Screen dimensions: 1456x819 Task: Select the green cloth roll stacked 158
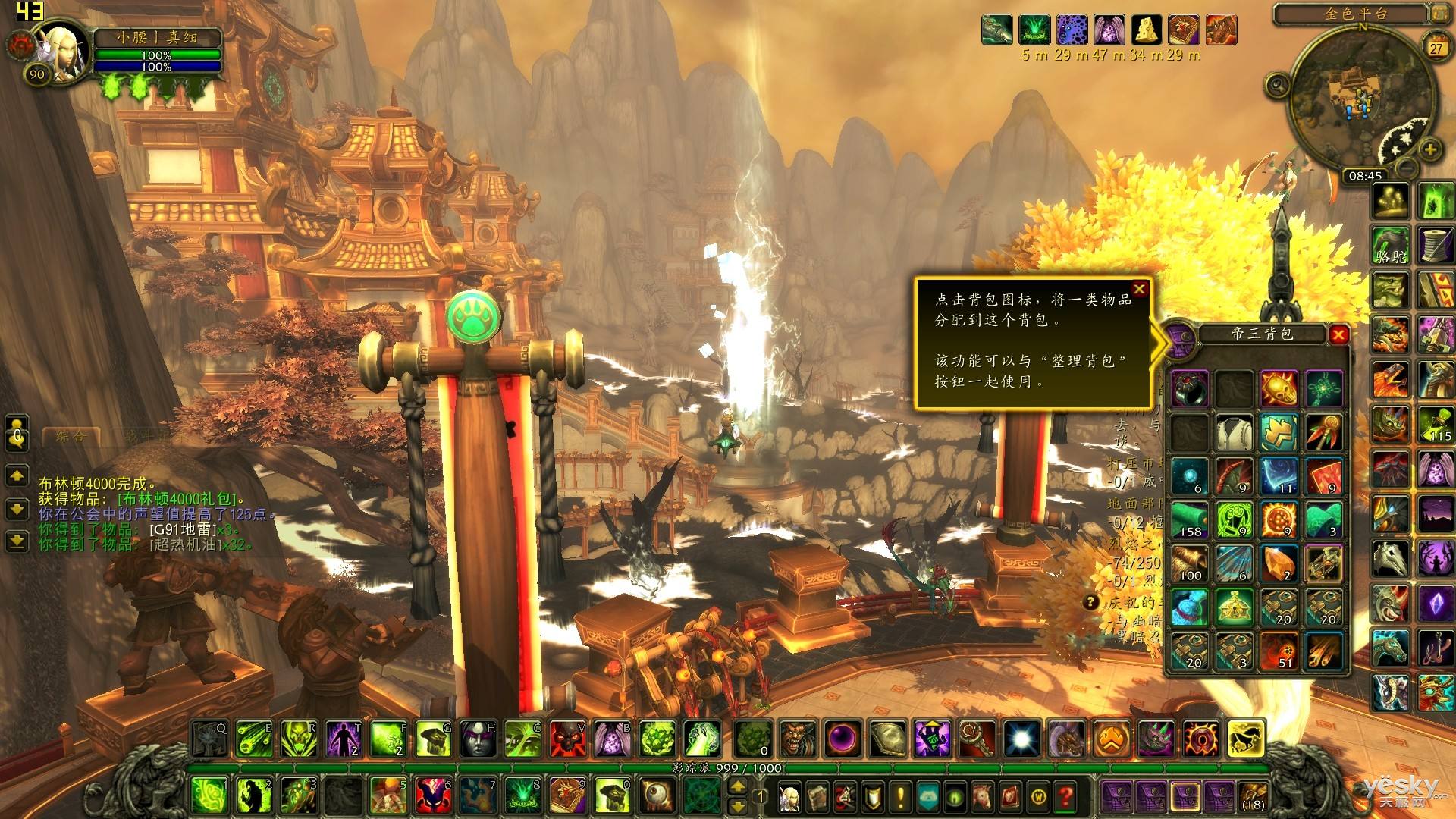point(1190,521)
